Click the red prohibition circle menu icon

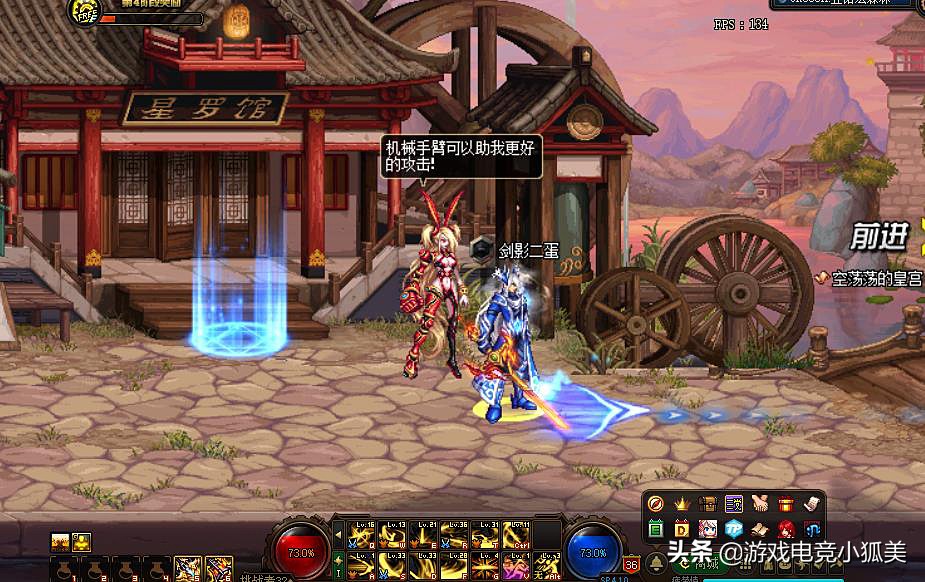(x=656, y=503)
